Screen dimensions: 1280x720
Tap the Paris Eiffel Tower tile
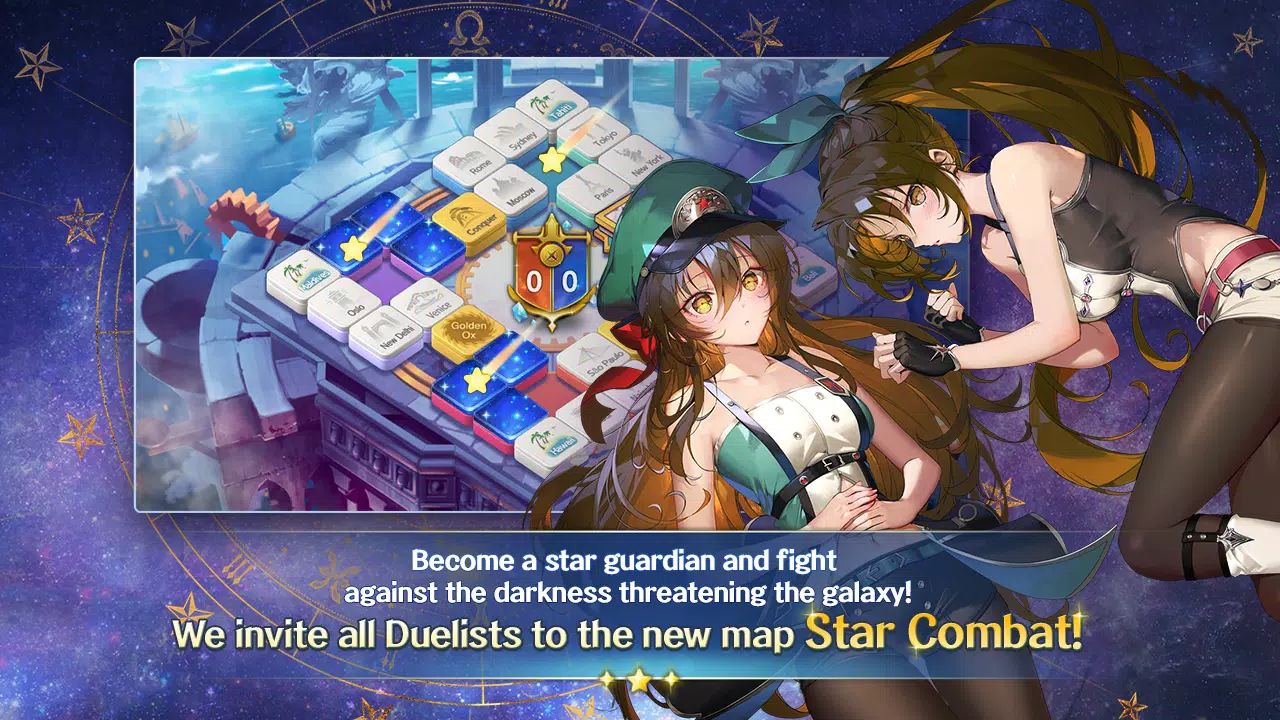597,186
